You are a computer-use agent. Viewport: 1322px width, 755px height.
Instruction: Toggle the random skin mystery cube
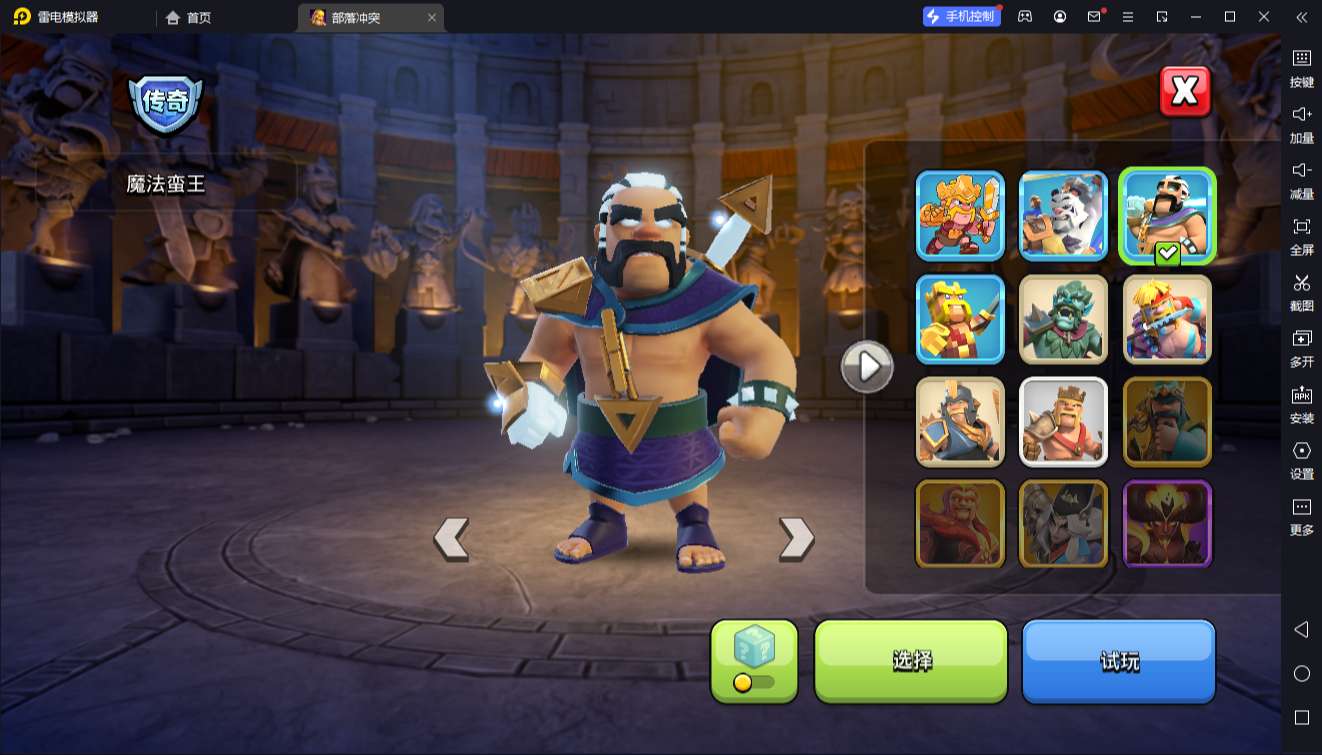tap(754, 660)
